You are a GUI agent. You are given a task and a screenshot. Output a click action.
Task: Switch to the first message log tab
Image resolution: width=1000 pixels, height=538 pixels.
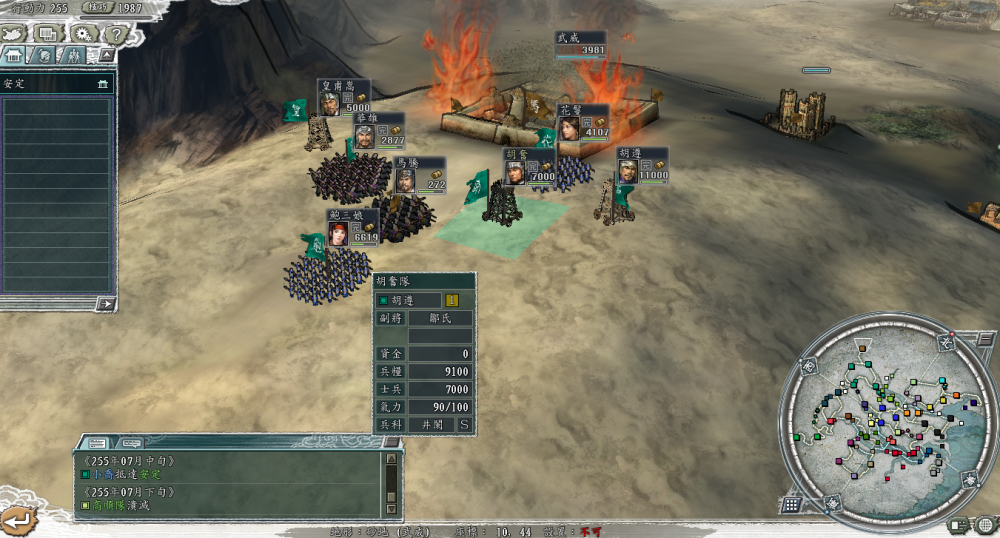(97, 442)
